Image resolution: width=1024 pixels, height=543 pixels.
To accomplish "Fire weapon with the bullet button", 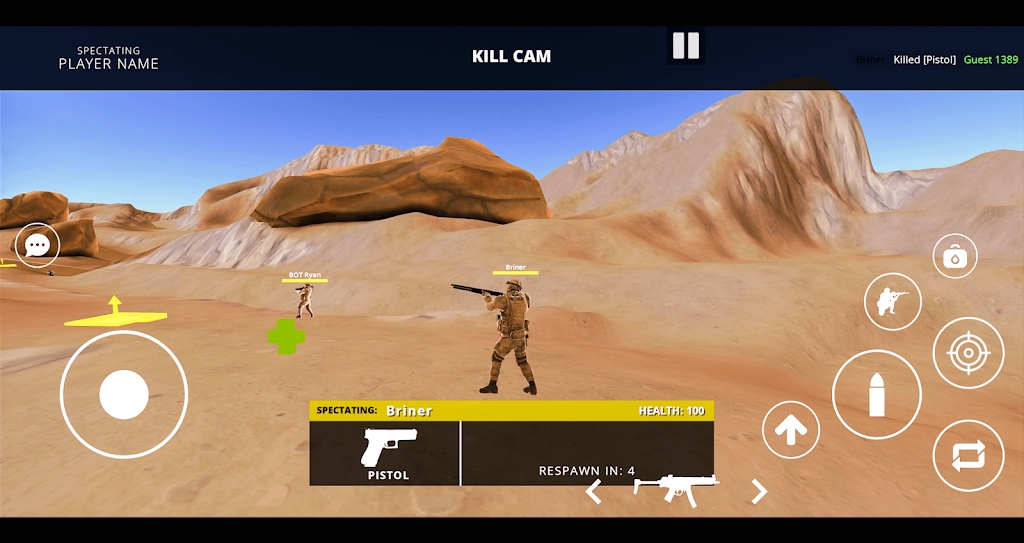I will pos(877,395).
